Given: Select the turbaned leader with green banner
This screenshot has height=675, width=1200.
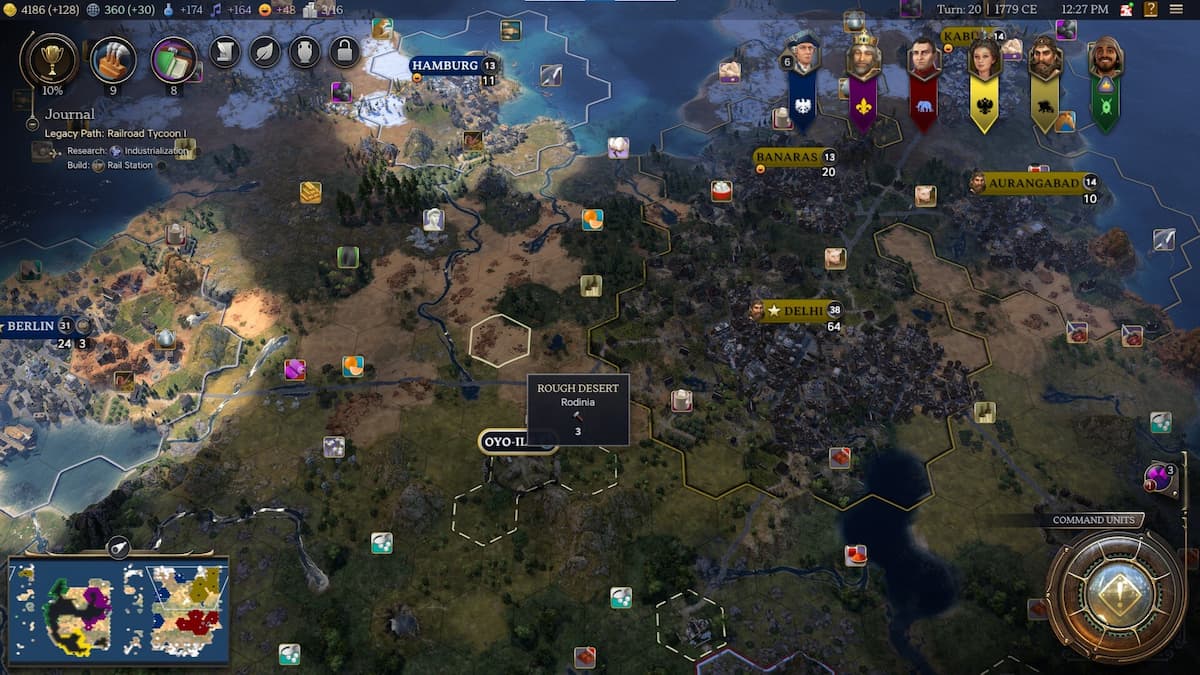Looking at the screenshot, I should click(x=1105, y=58).
